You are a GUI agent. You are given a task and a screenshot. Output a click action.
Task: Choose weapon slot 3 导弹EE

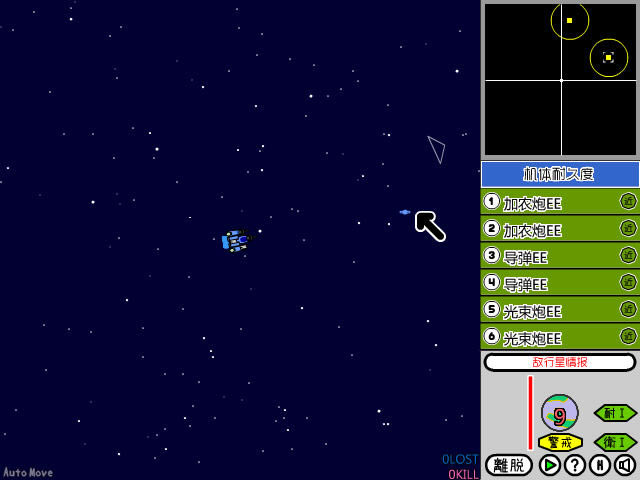548,256
